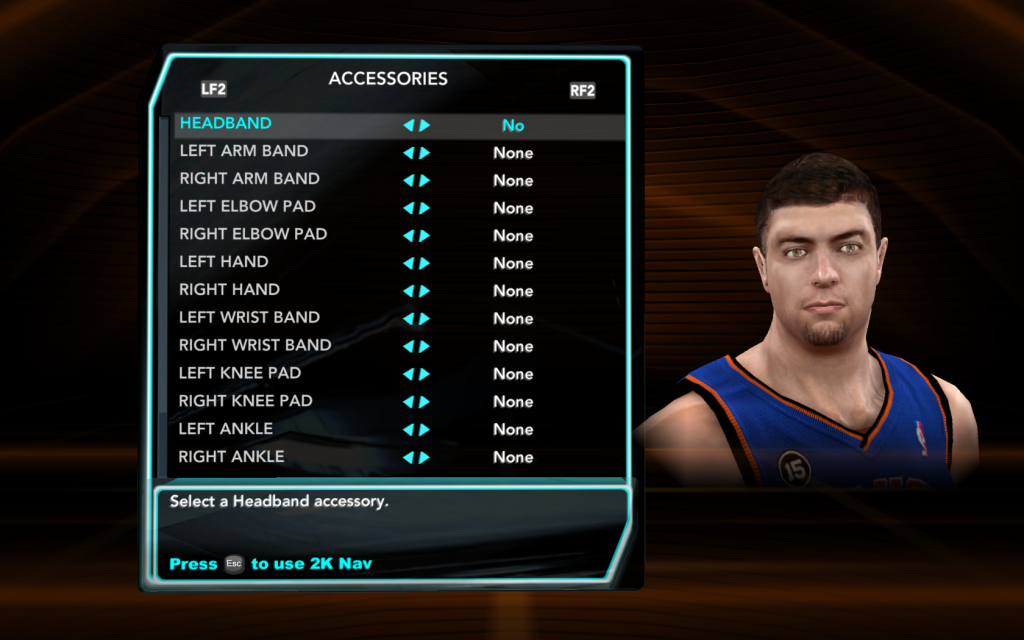
Task: Select the Left Hand accessory row
Action: (x=224, y=263)
